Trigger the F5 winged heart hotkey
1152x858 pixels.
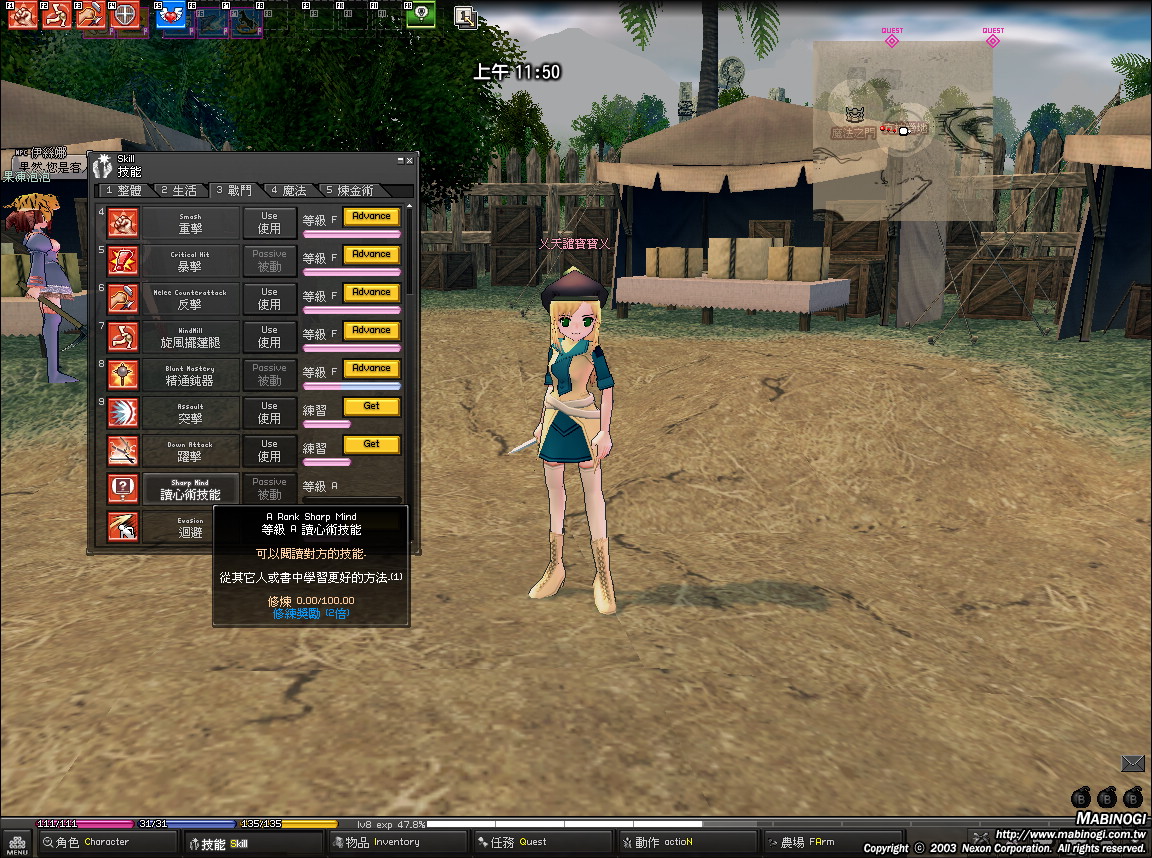[x=173, y=15]
